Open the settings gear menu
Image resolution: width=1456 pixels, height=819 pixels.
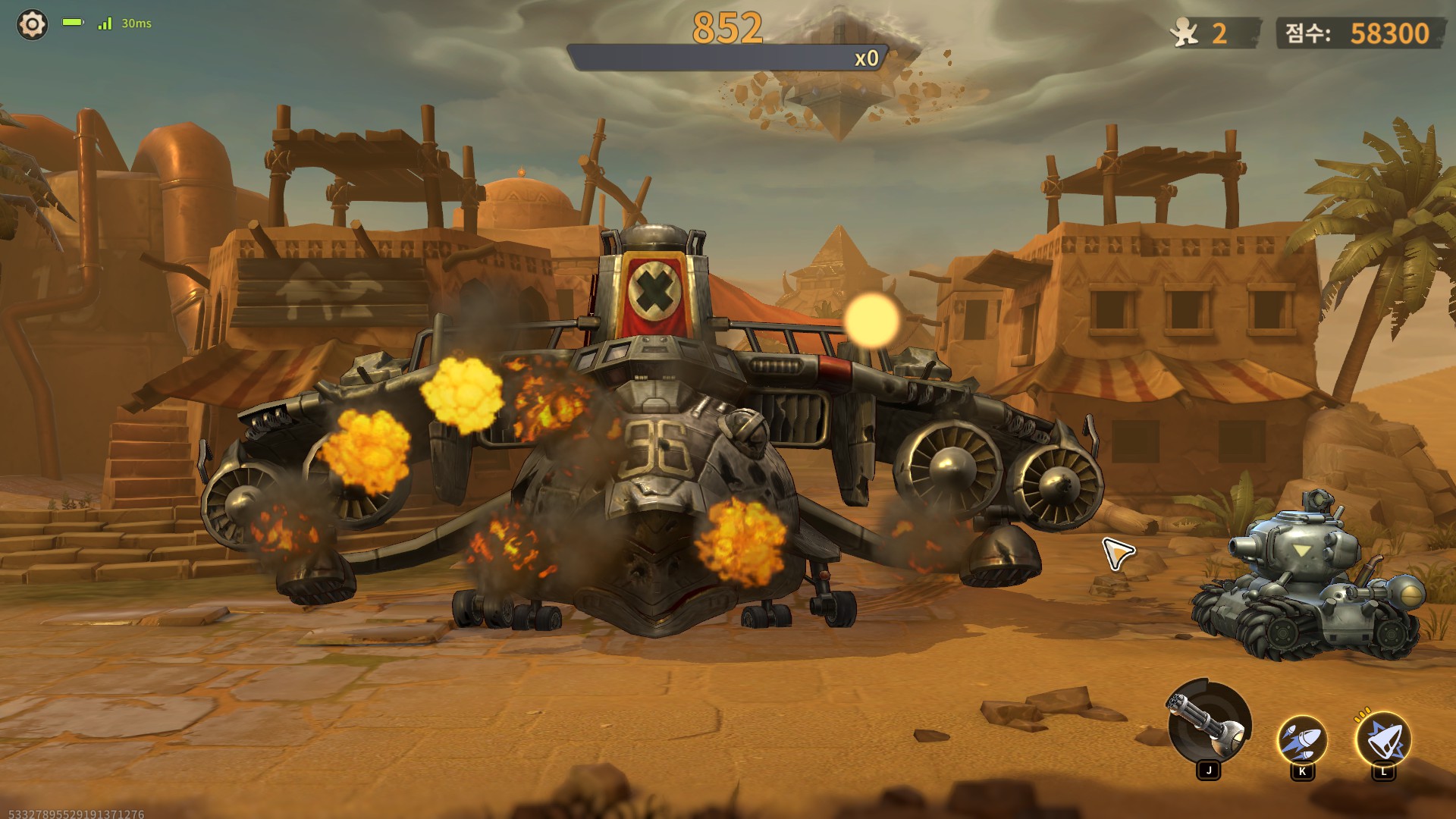click(32, 24)
